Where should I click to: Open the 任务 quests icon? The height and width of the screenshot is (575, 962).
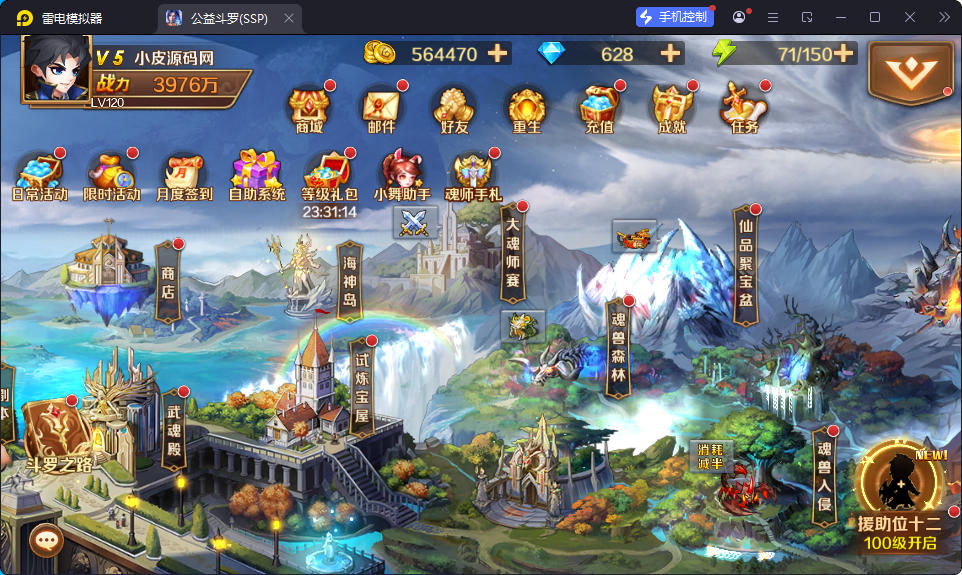point(744,108)
